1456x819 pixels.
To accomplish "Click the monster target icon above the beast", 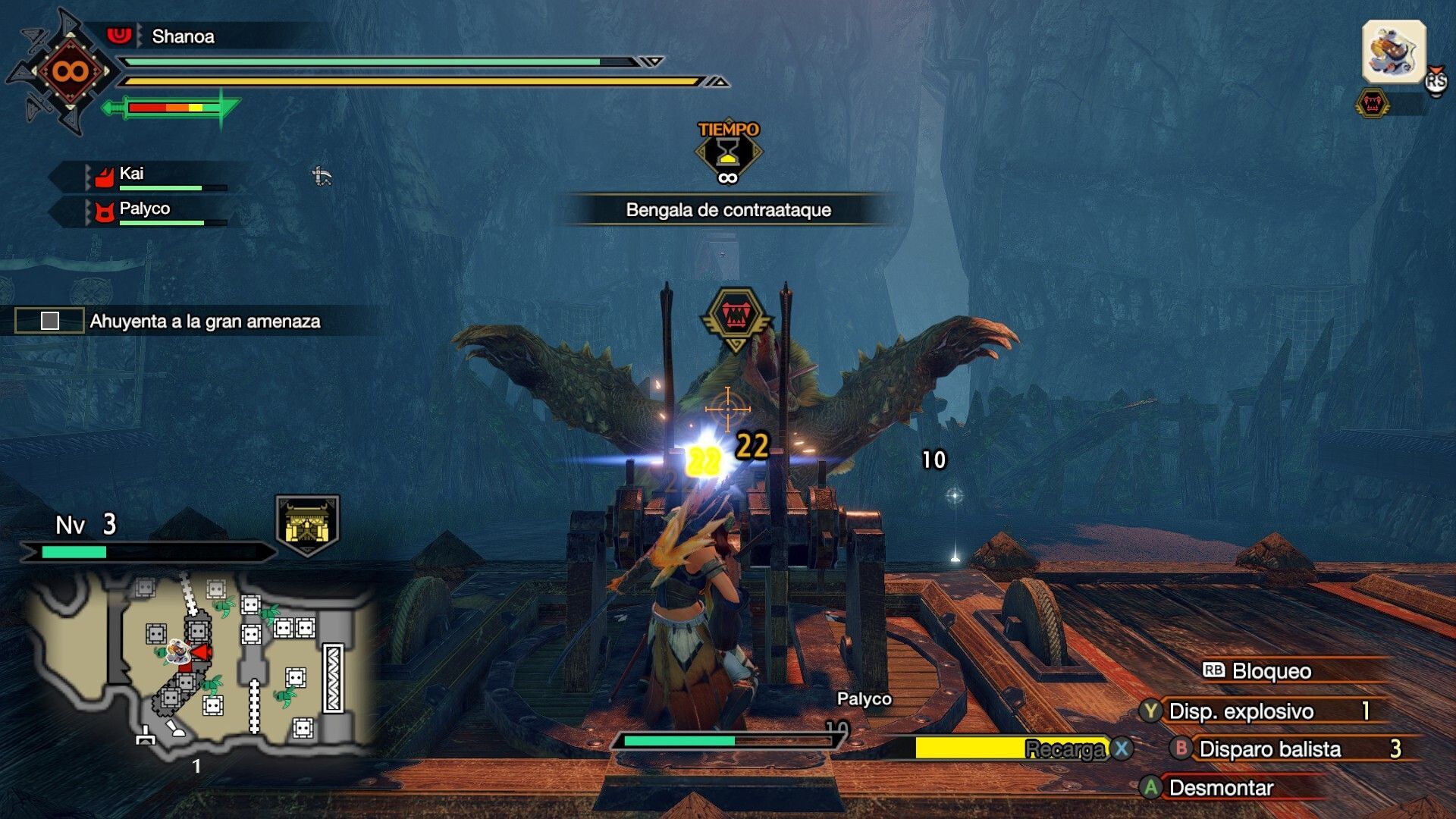I will tap(736, 316).
